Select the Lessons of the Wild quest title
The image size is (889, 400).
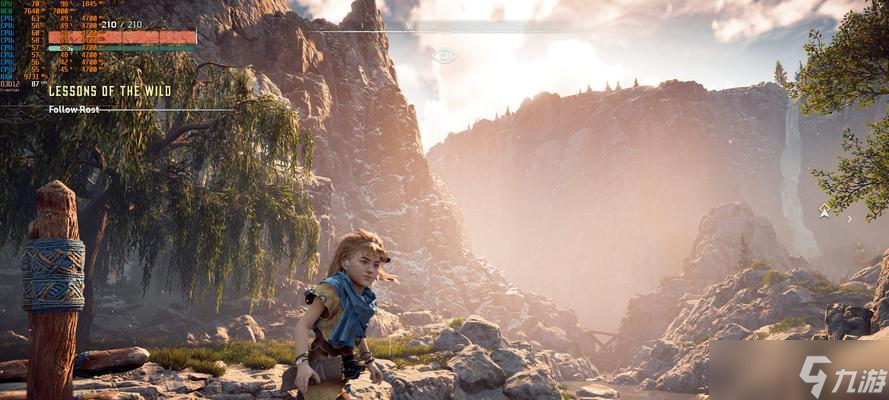[110, 91]
